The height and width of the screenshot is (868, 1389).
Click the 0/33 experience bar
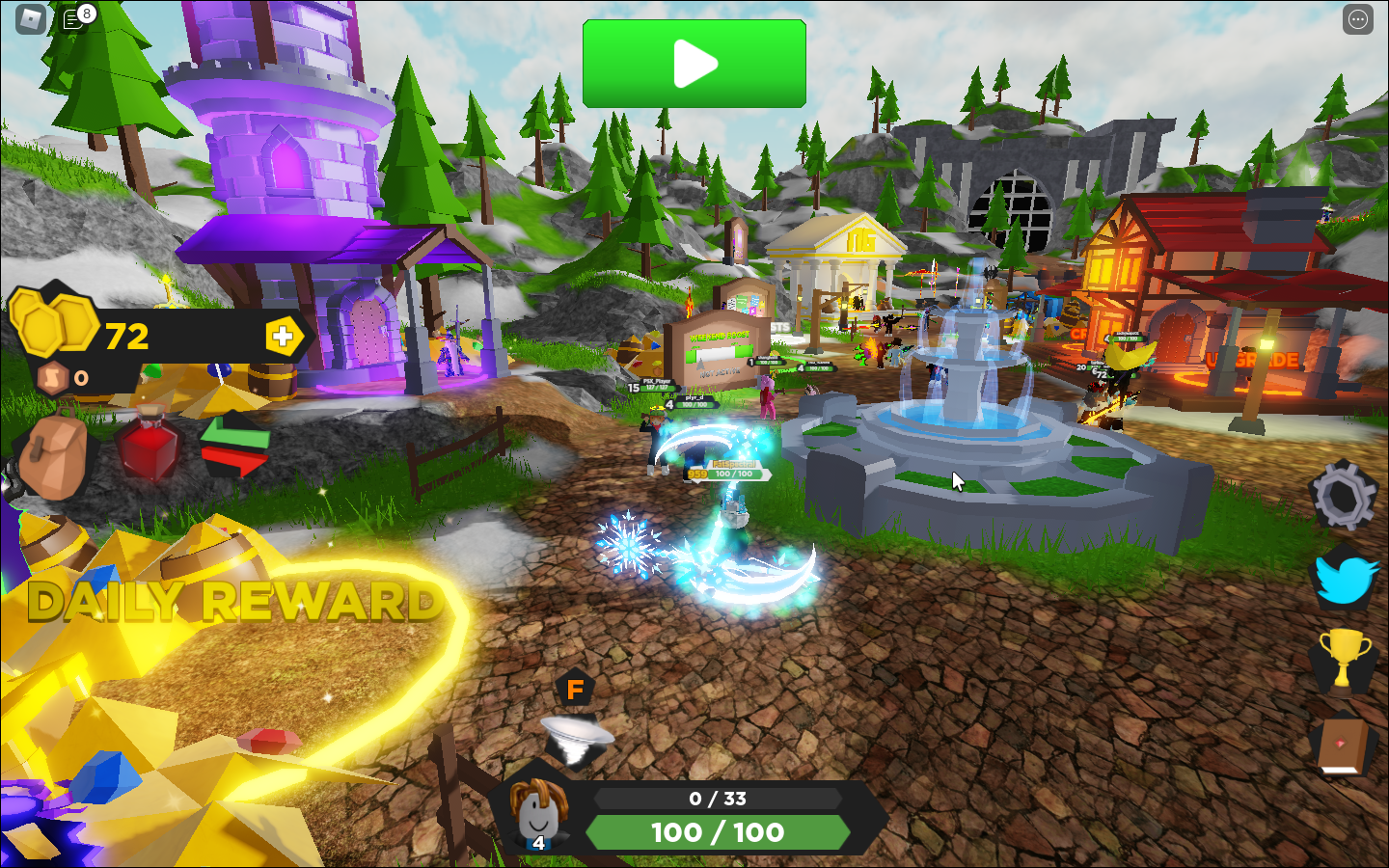point(719,799)
